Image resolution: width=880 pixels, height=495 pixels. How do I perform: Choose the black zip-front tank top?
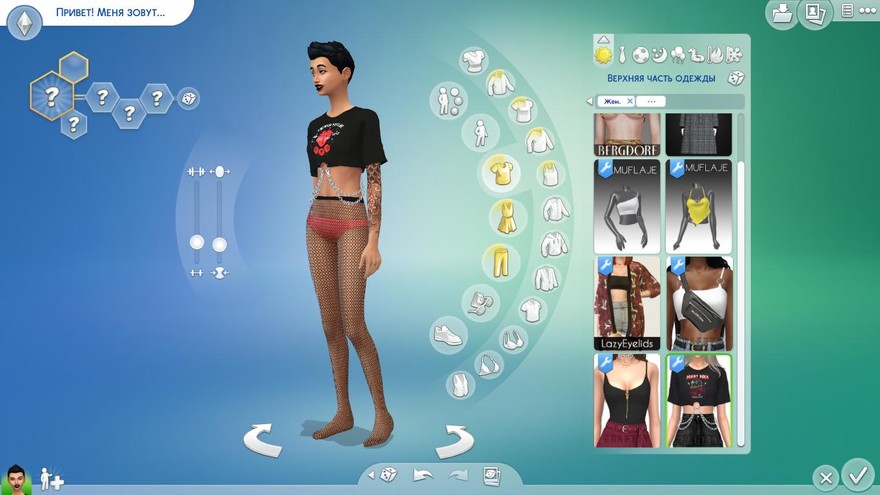(627, 400)
